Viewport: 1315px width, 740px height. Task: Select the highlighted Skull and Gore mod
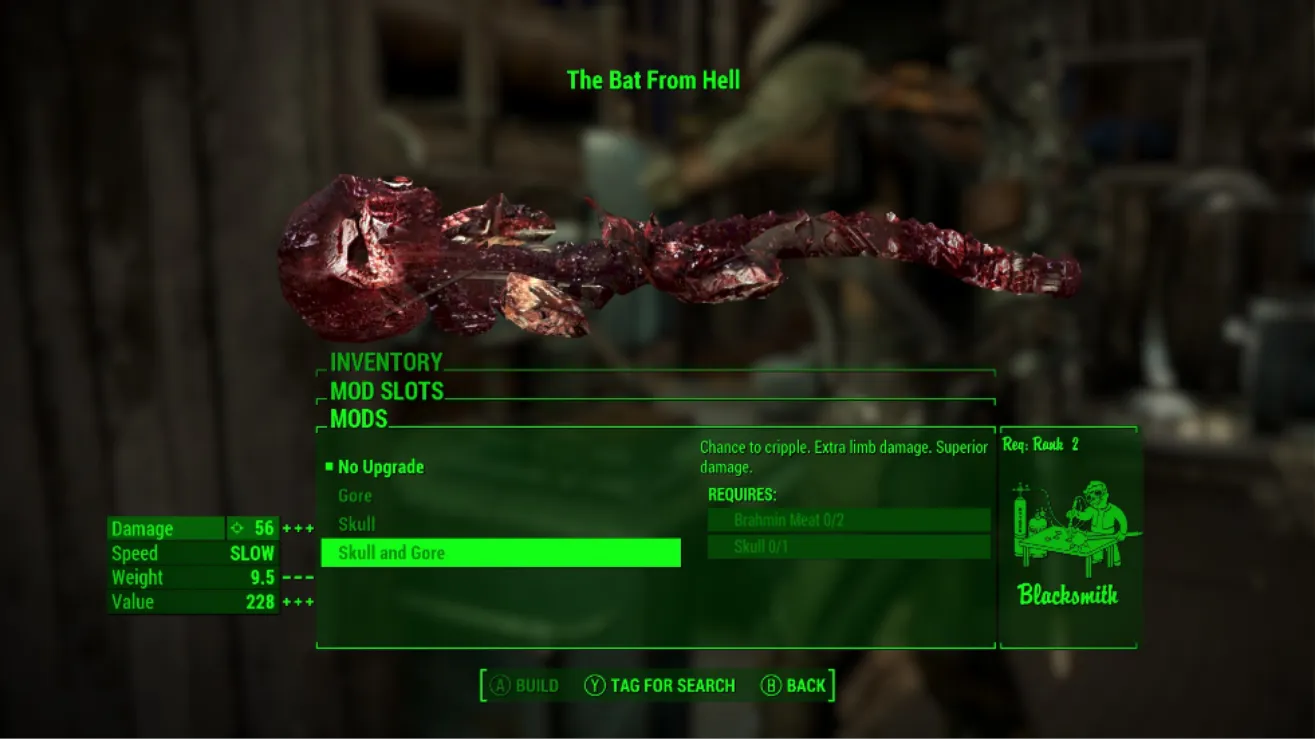click(x=500, y=553)
